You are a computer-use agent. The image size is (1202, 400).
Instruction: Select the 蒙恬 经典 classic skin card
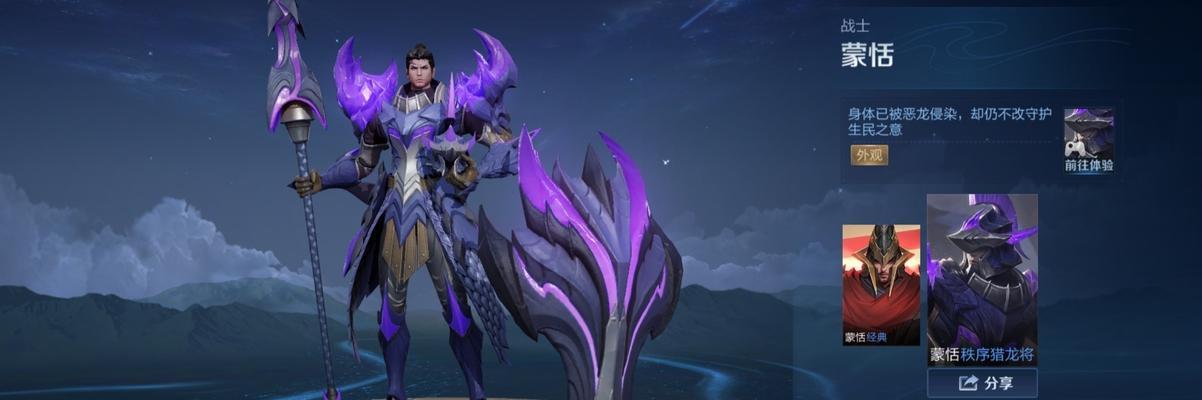[880, 285]
